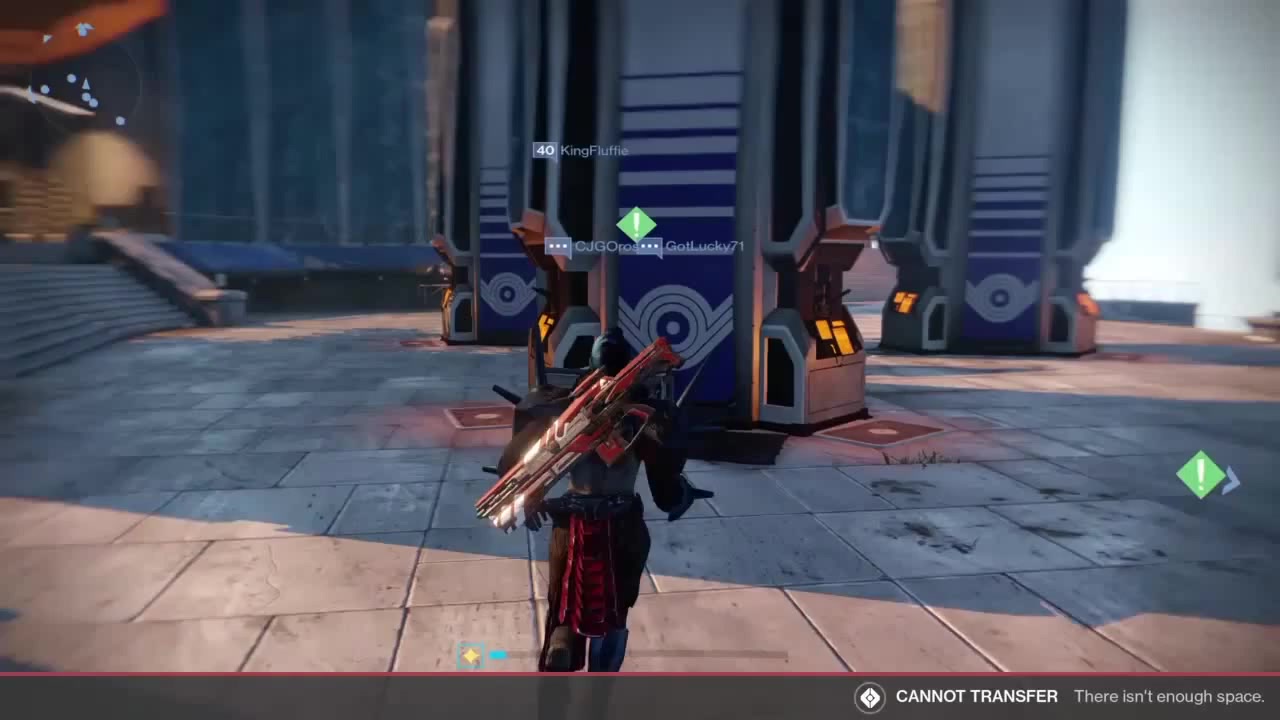This screenshot has height=720, width=1280.
Task: Click the yellow super ability icon
Action: tap(470, 656)
